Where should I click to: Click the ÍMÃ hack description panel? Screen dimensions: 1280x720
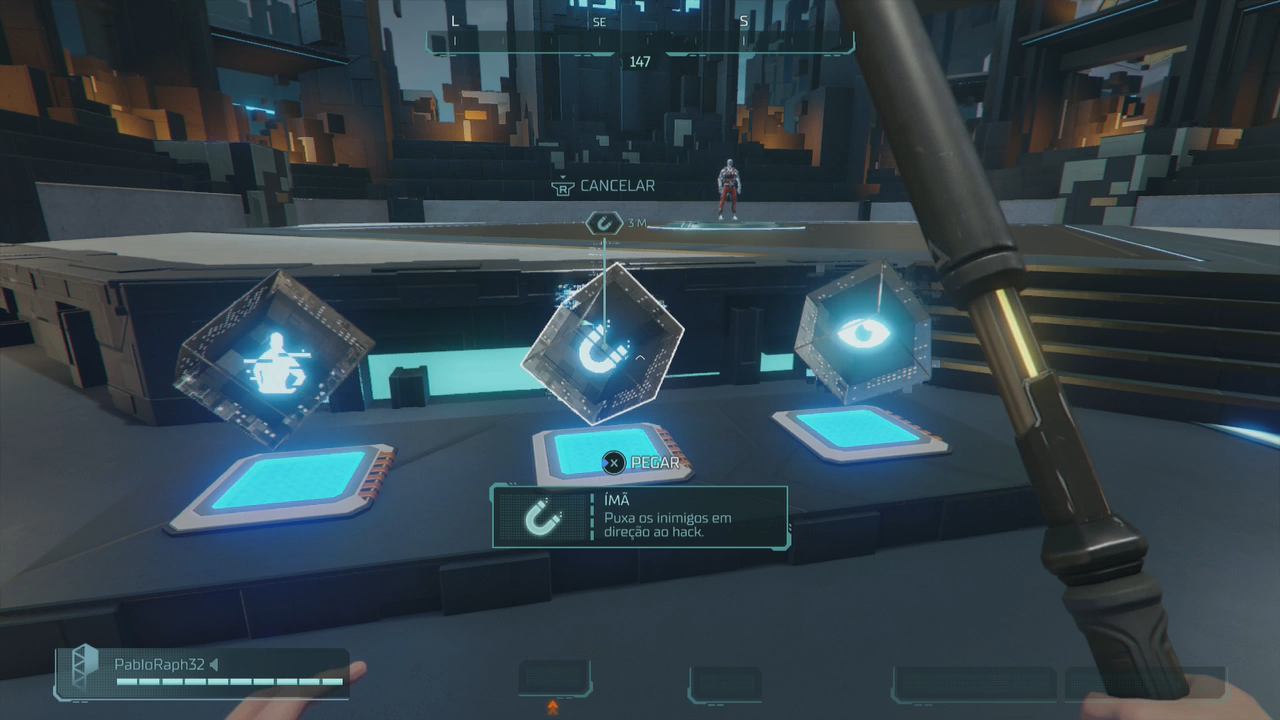tap(640, 517)
